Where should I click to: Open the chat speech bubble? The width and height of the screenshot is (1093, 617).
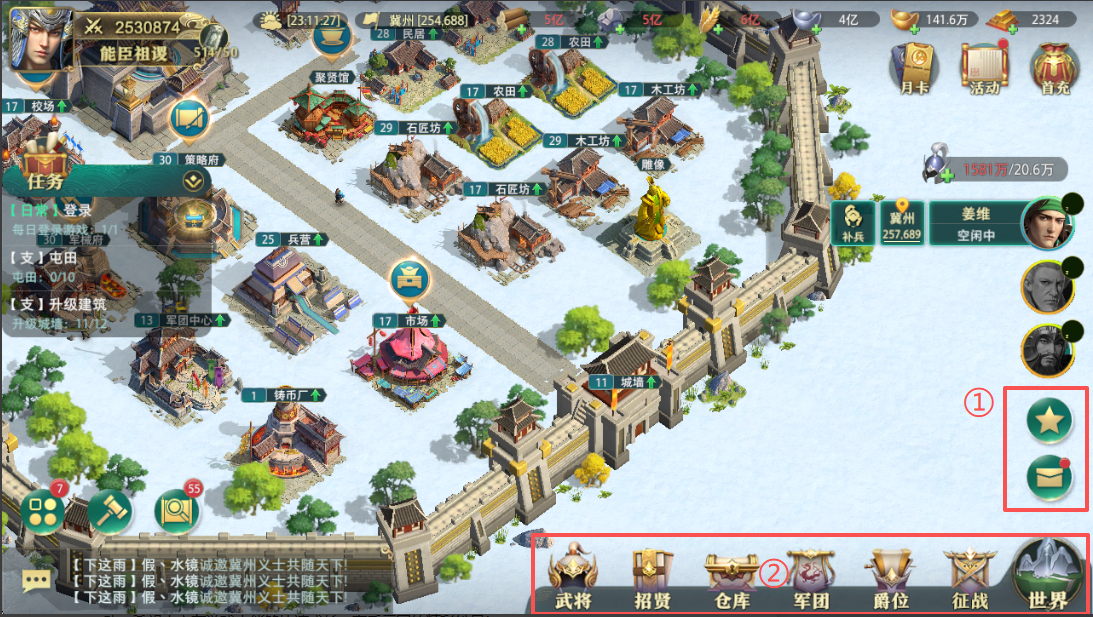point(37,580)
